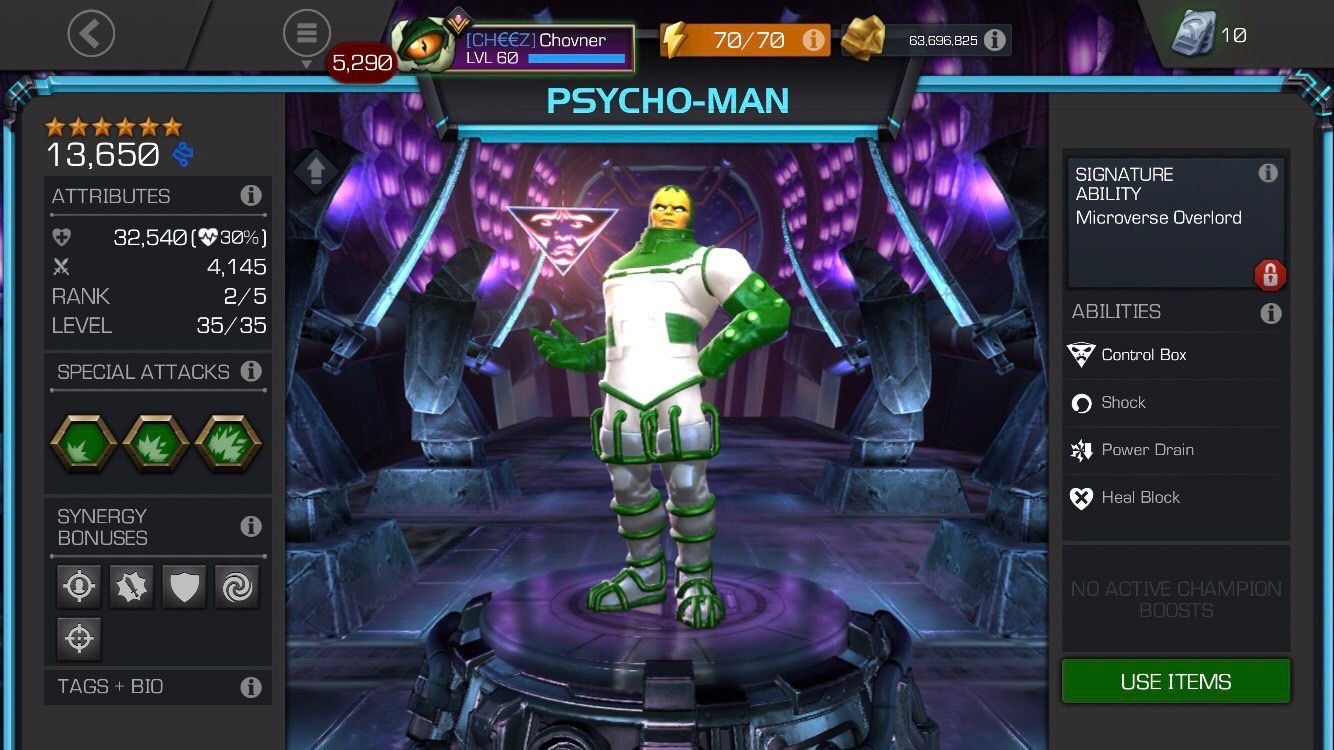Tap the green rank-up arrow near Psycho-Man

315,170
